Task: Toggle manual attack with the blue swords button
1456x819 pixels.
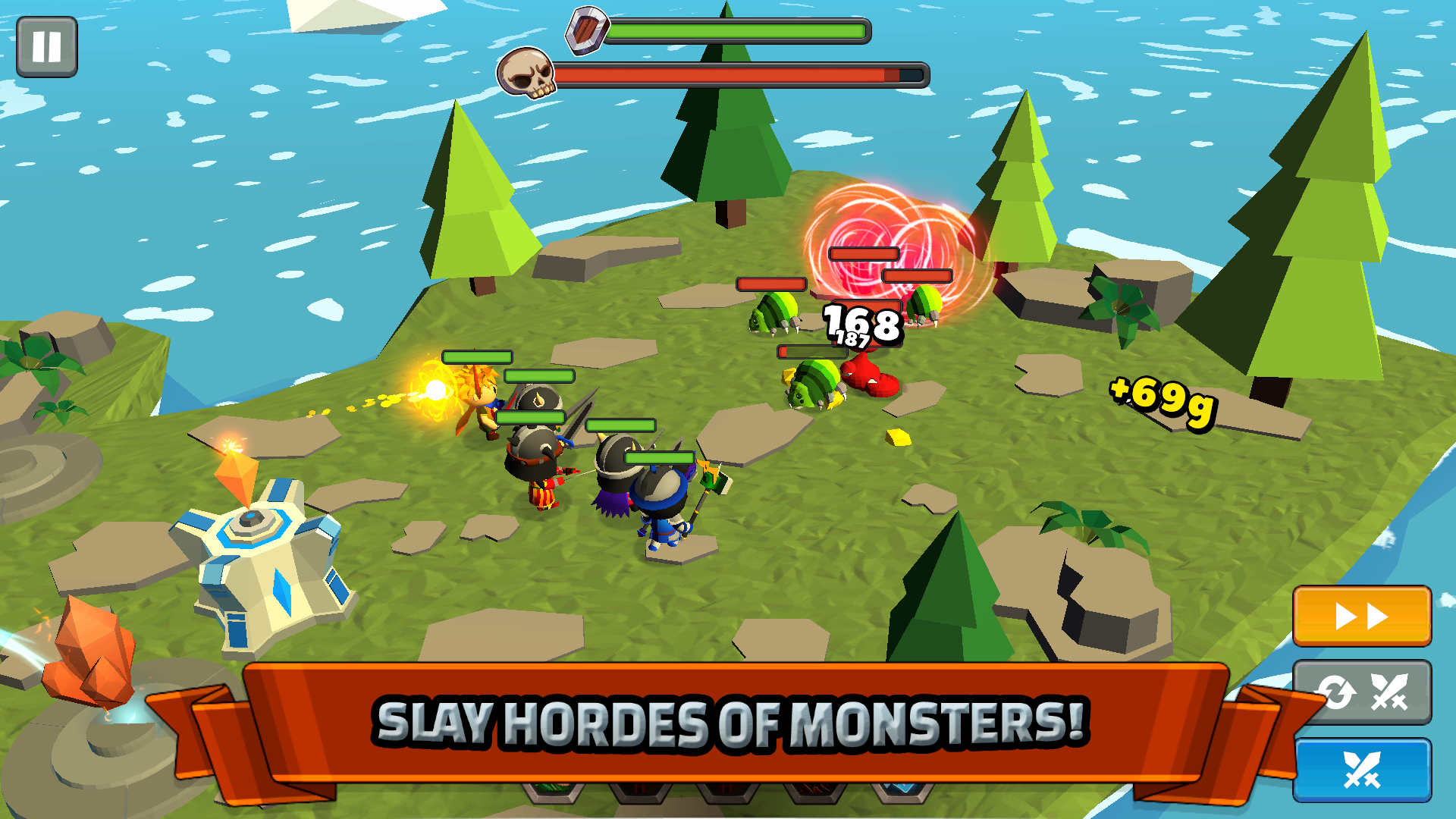Action: tap(1363, 771)
